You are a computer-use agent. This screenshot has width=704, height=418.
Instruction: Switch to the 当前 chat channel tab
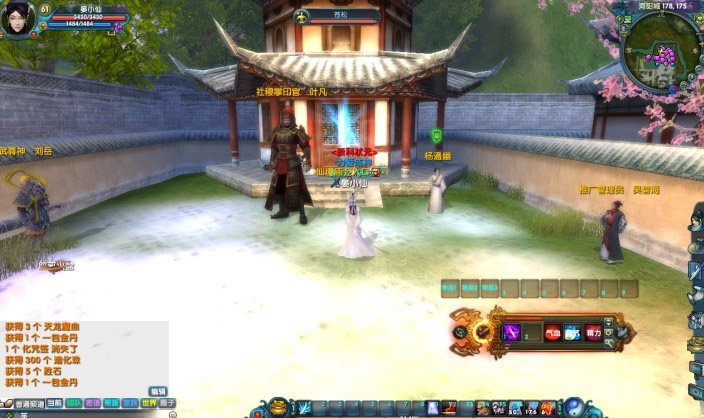click(x=54, y=403)
